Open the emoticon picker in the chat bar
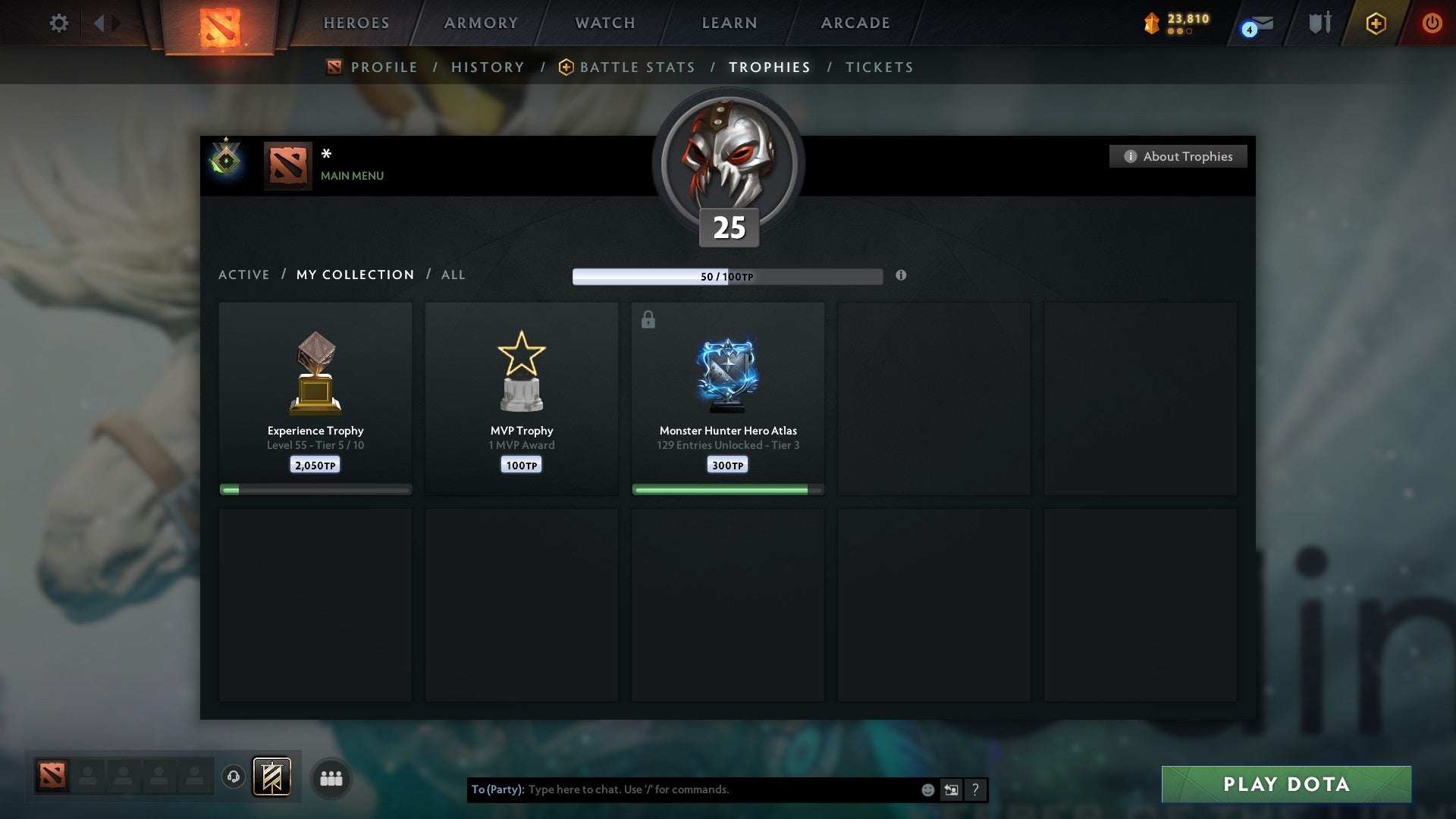Image resolution: width=1456 pixels, height=819 pixels. coord(927,789)
